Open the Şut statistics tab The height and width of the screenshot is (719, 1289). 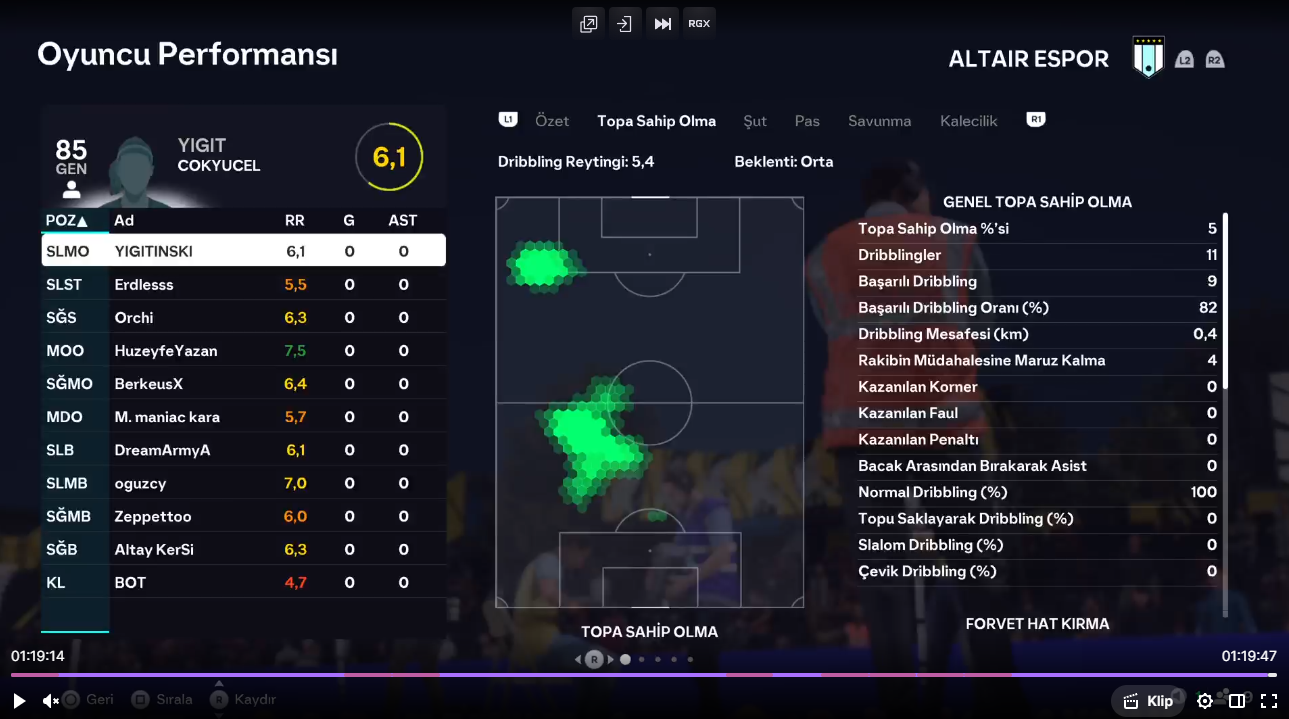tap(755, 121)
